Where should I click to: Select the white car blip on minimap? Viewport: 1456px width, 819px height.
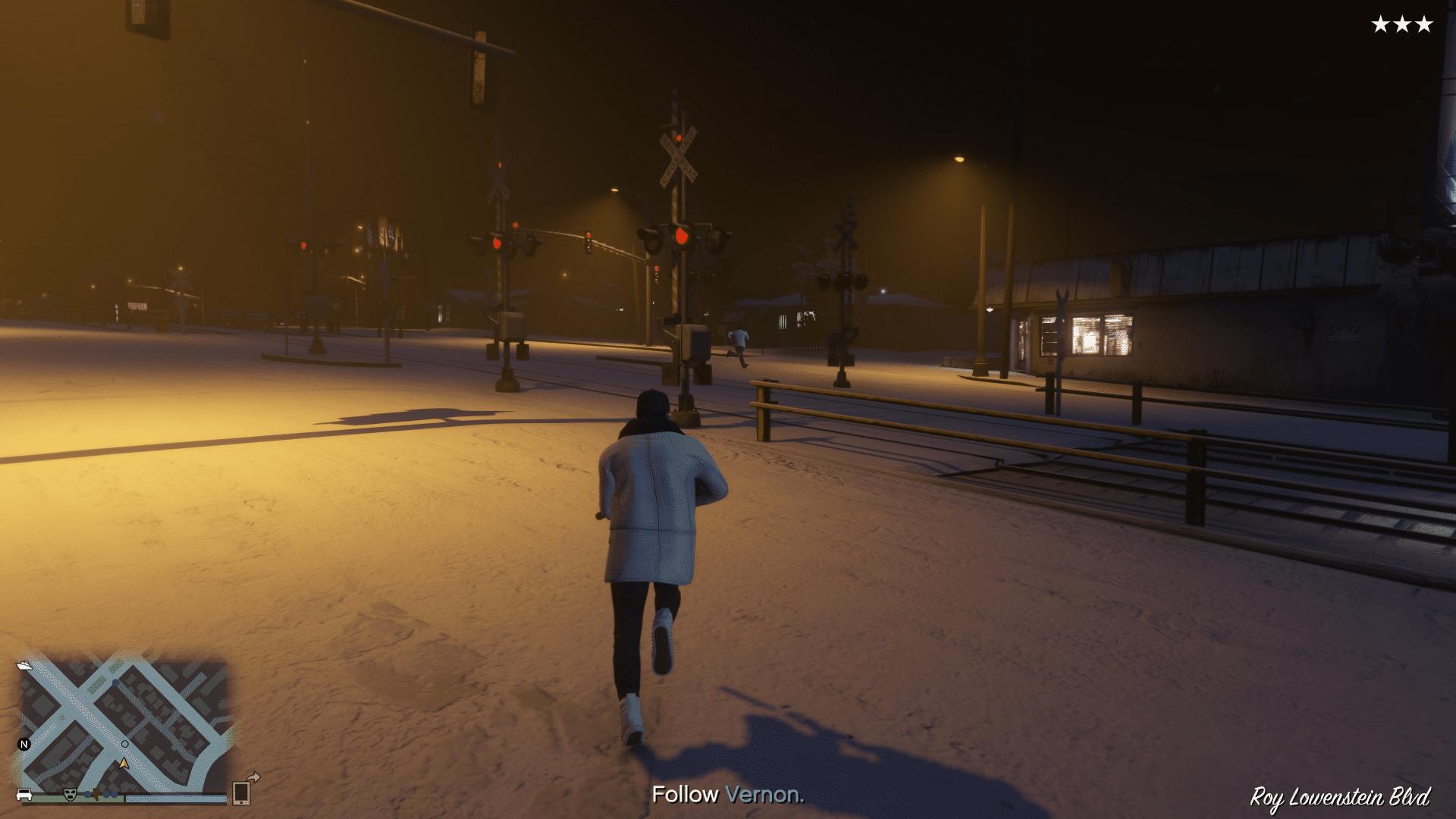click(x=24, y=794)
